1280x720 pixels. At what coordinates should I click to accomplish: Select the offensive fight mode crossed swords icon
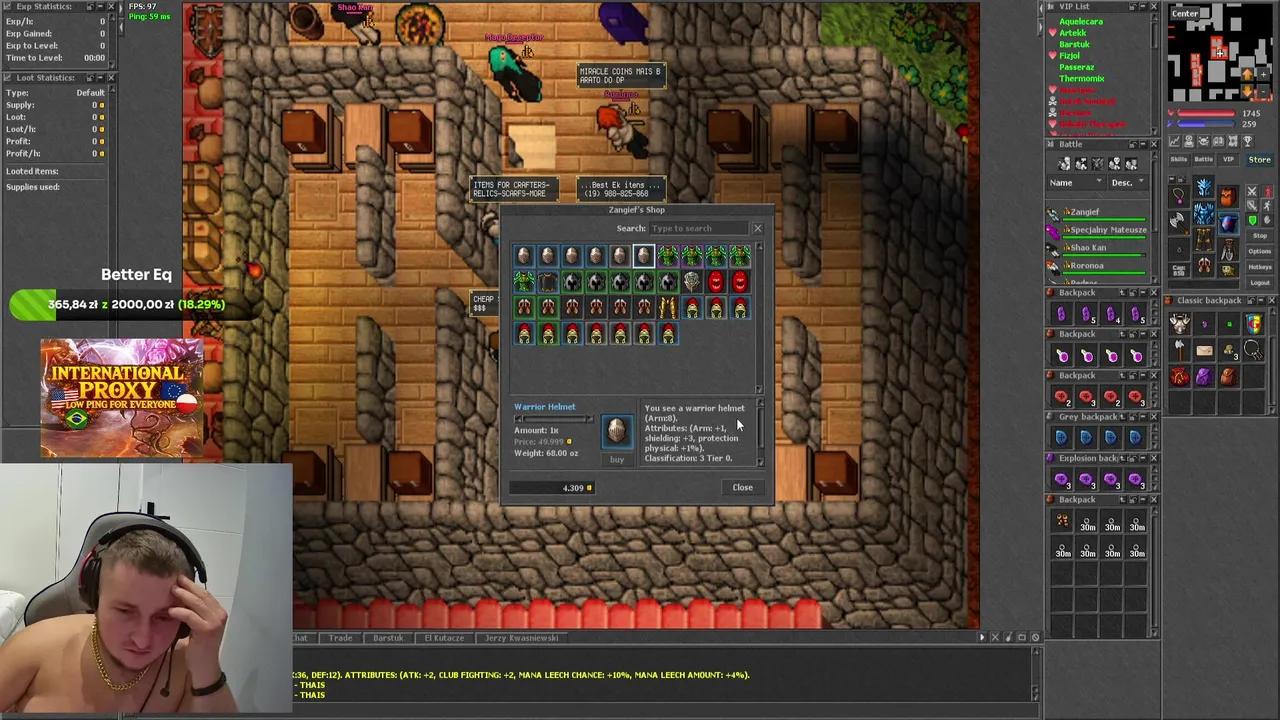(x=1252, y=191)
